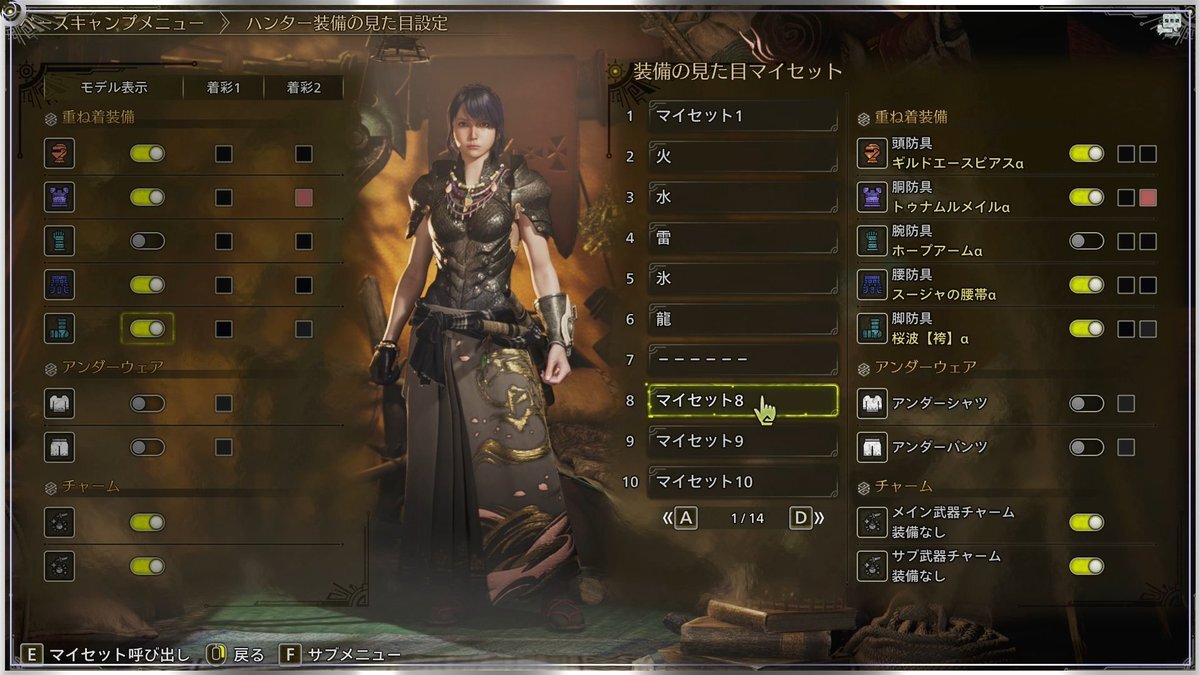Select the 雷 preset entry
The image size is (1200, 675).
[742, 238]
